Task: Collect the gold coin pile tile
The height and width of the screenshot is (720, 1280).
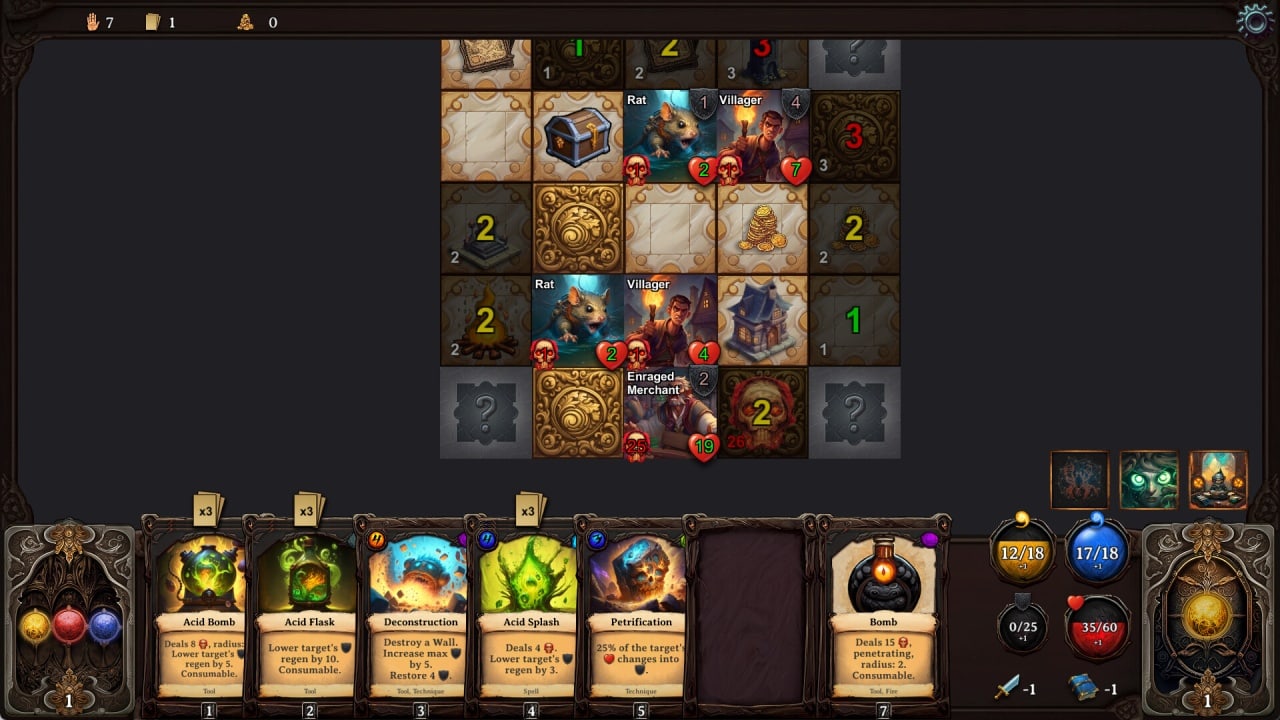Action: 762,229
